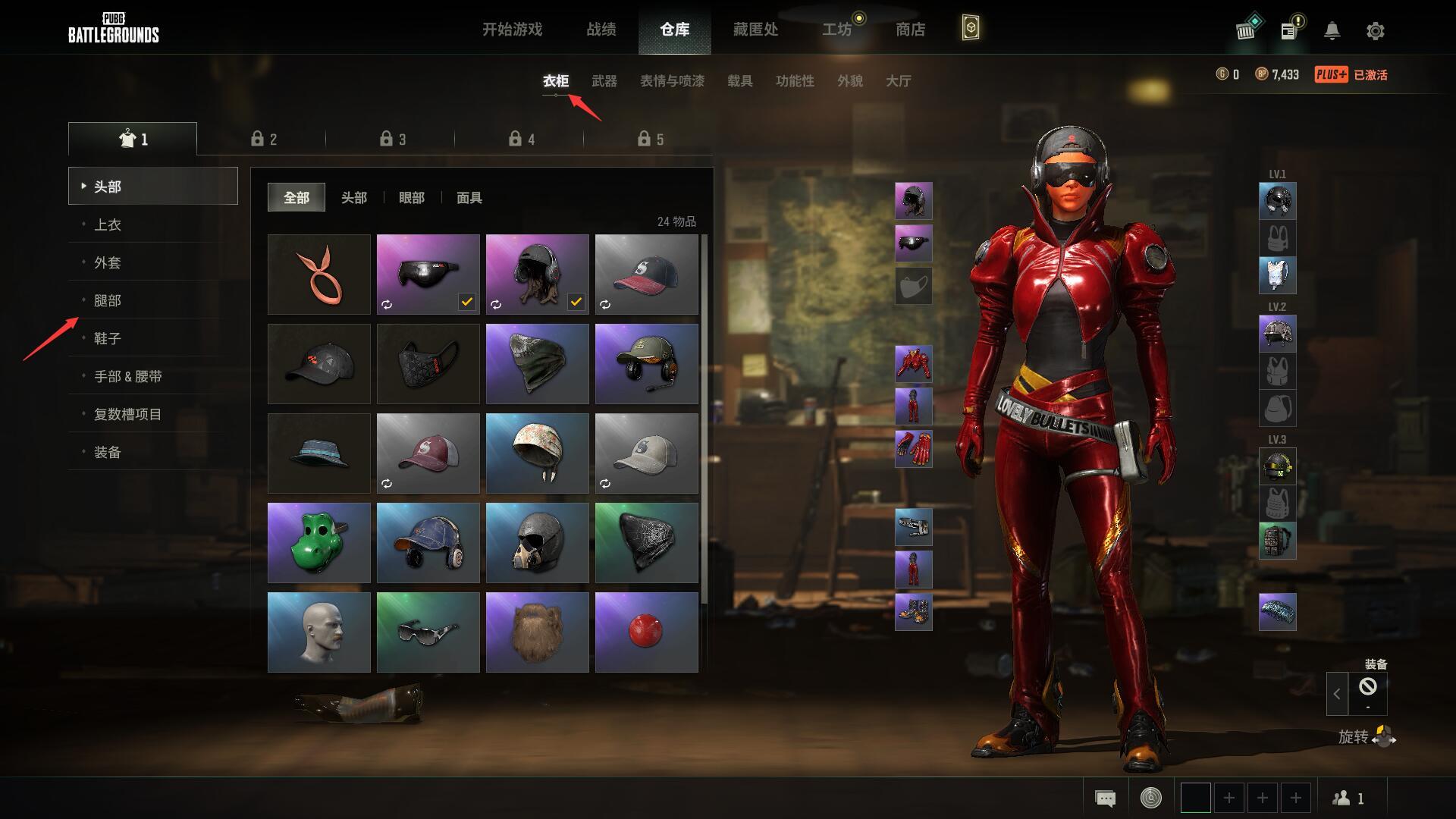Select locked preset slot 2
Image resolution: width=1456 pixels, height=819 pixels.
(x=264, y=139)
